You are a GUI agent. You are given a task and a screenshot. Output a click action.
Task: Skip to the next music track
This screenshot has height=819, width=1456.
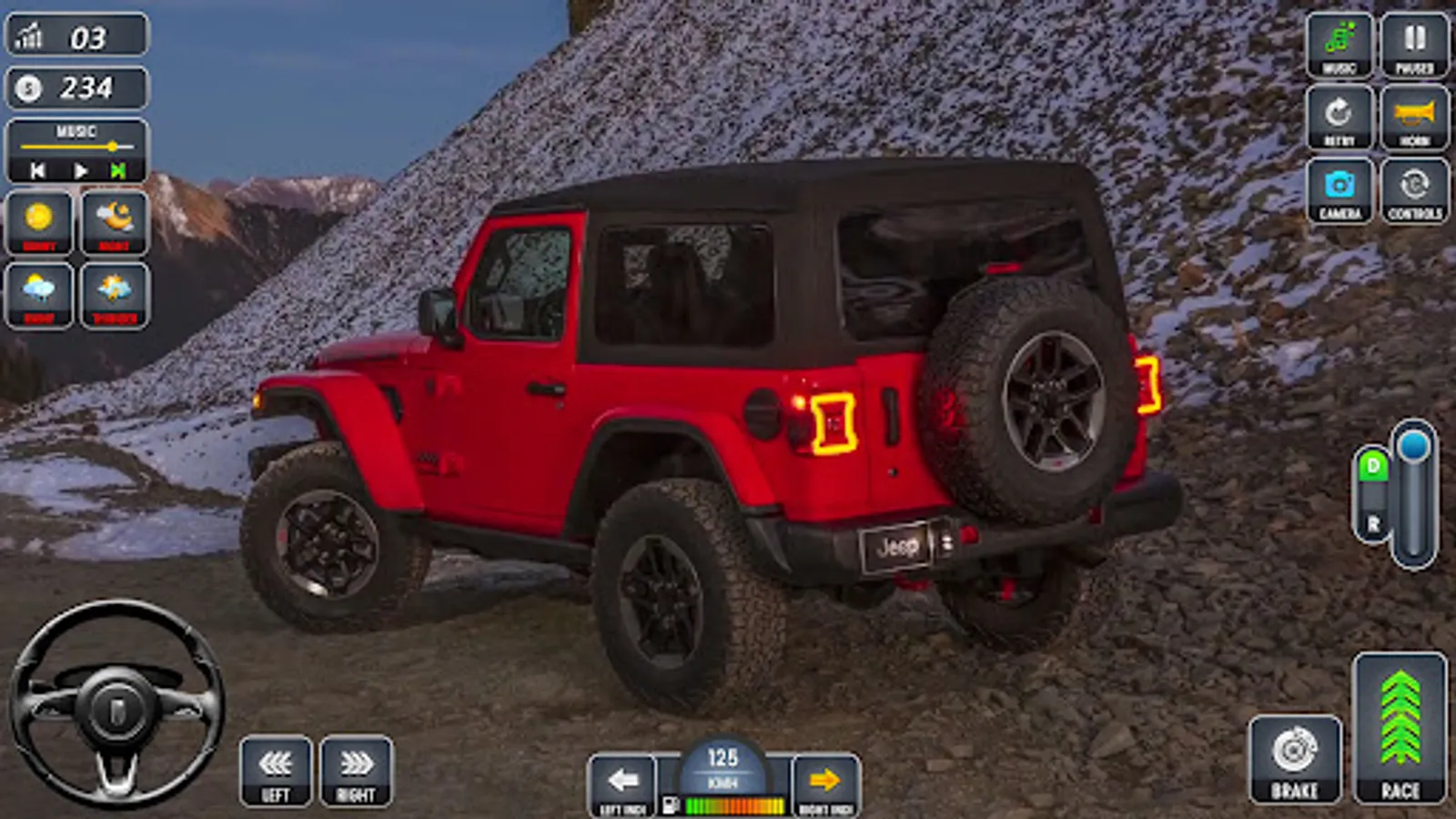(116, 168)
